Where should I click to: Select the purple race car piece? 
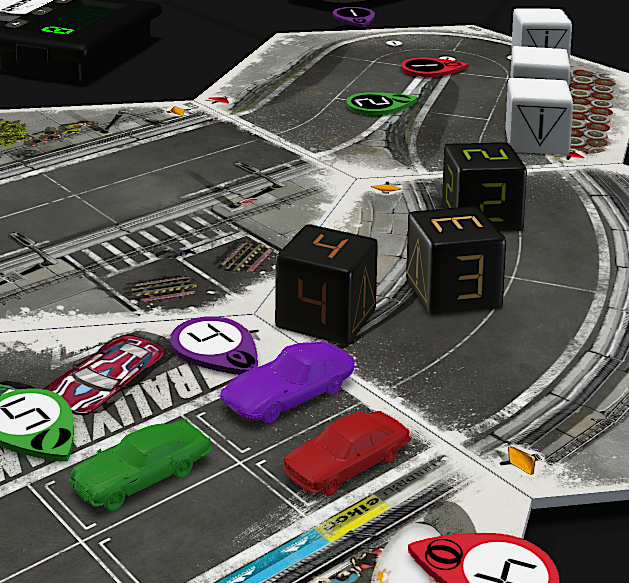pyautogui.click(x=288, y=380)
